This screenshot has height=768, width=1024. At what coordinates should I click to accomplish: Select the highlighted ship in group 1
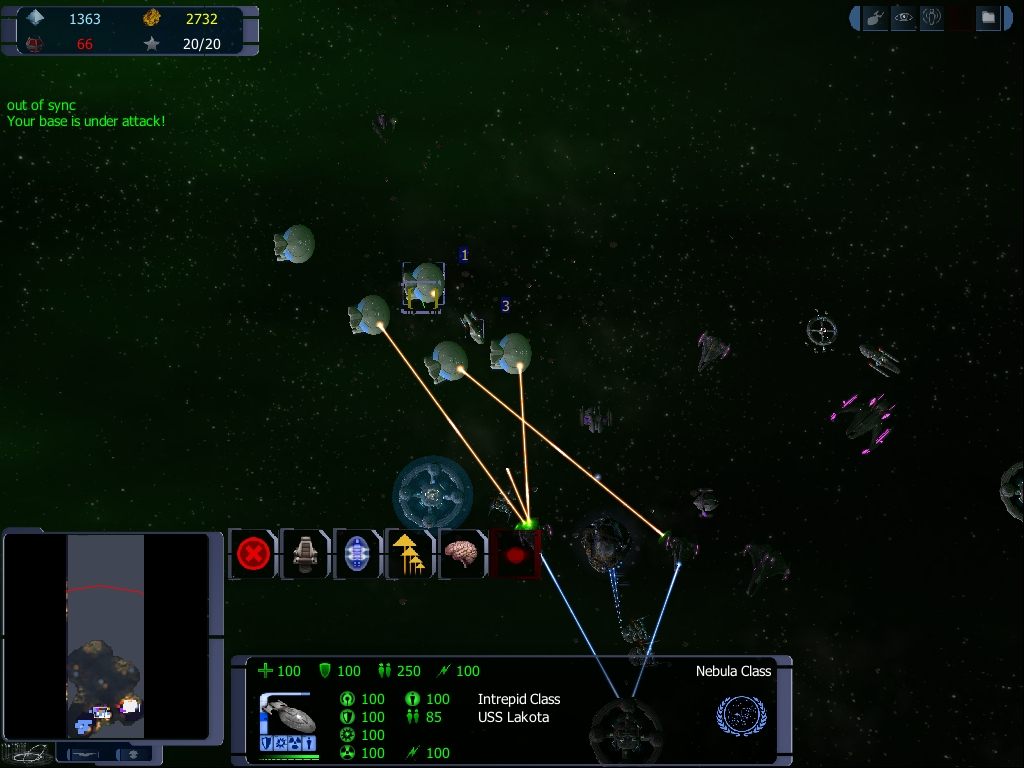point(424,287)
